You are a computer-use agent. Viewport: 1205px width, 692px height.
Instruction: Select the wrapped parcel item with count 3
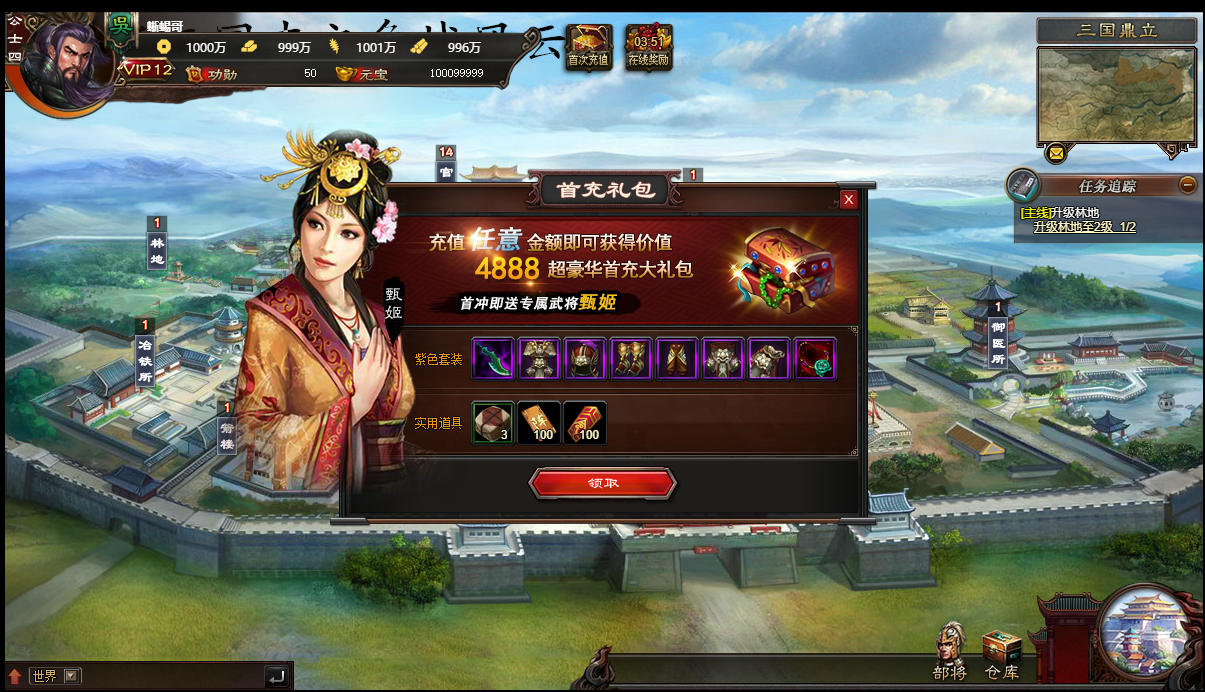pyautogui.click(x=493, y=423)
